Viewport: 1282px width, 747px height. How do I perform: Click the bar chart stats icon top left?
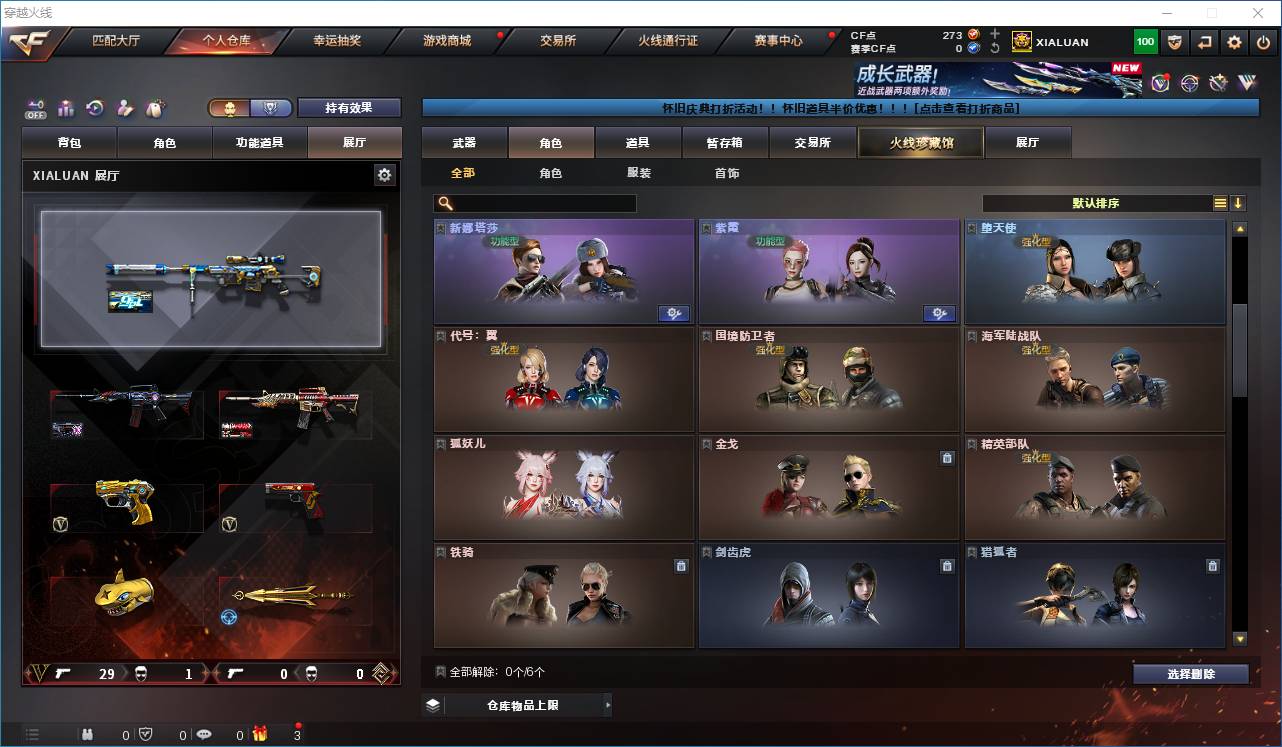point(66,108)
